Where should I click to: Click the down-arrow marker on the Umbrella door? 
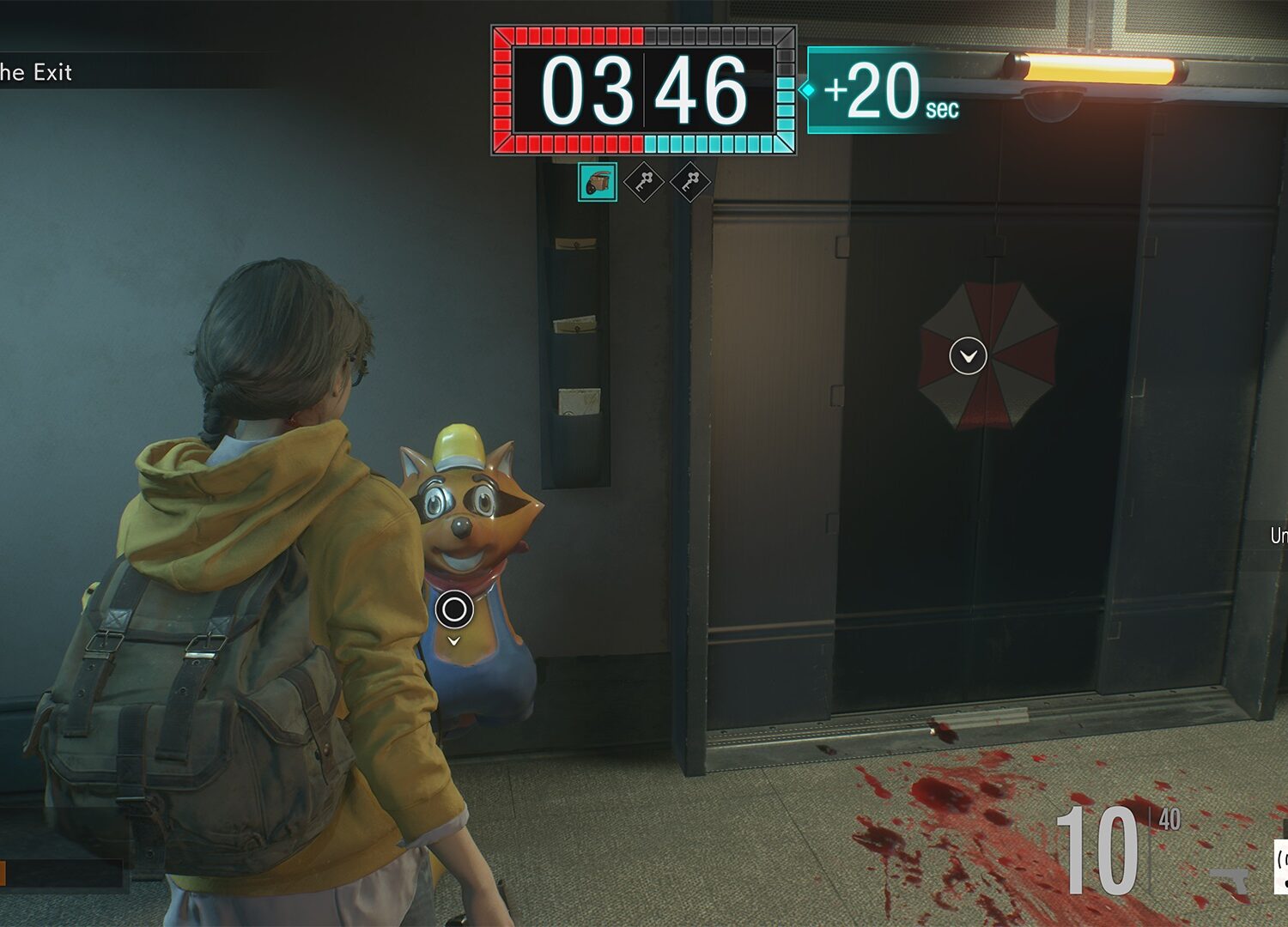[968, 355]
